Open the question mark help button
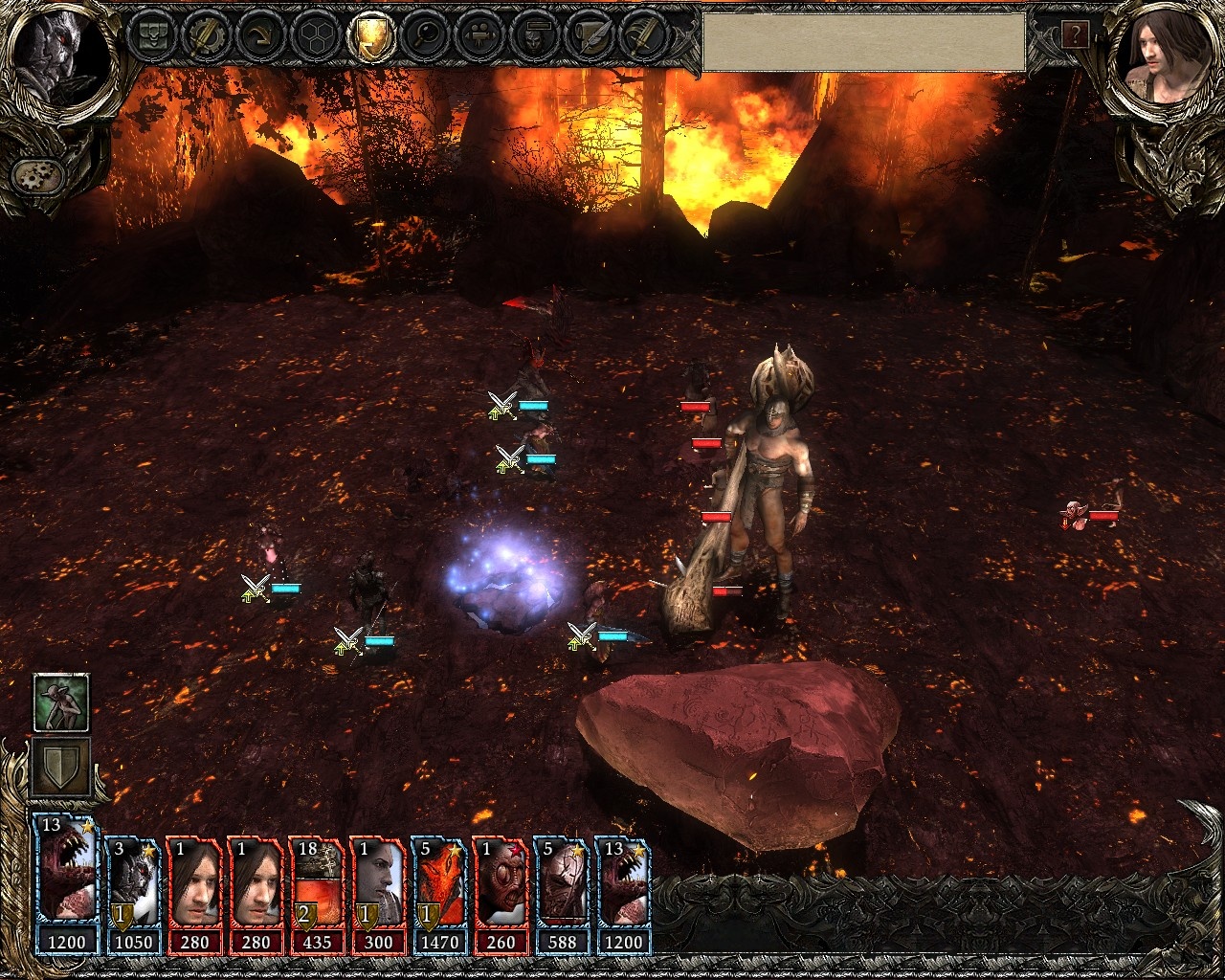The height and width of the screenshot is (980, 1225). click(x=1075, y=35)
